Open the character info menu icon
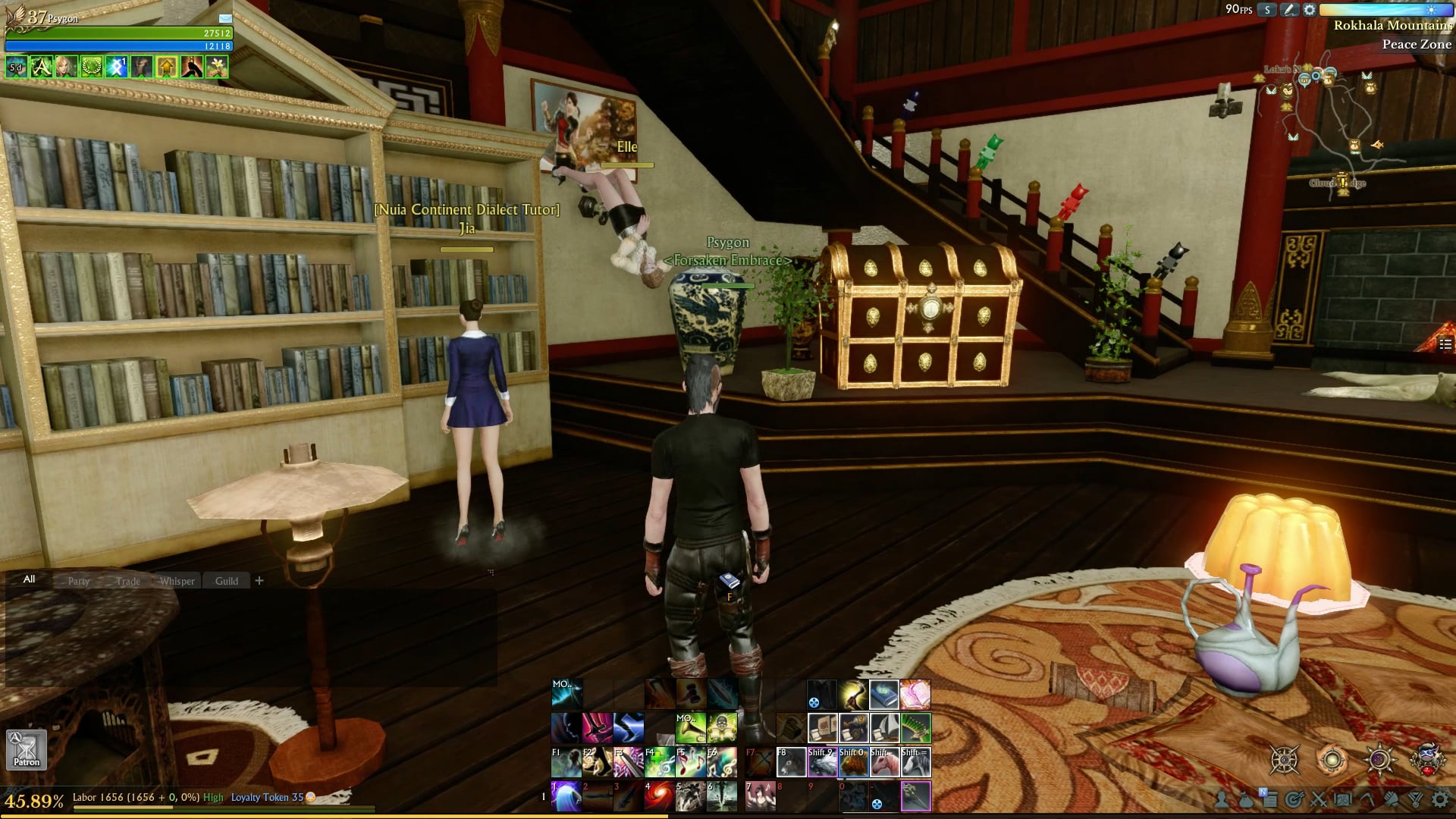This screenshot has width=1456, height=819. click(1222, 799)
